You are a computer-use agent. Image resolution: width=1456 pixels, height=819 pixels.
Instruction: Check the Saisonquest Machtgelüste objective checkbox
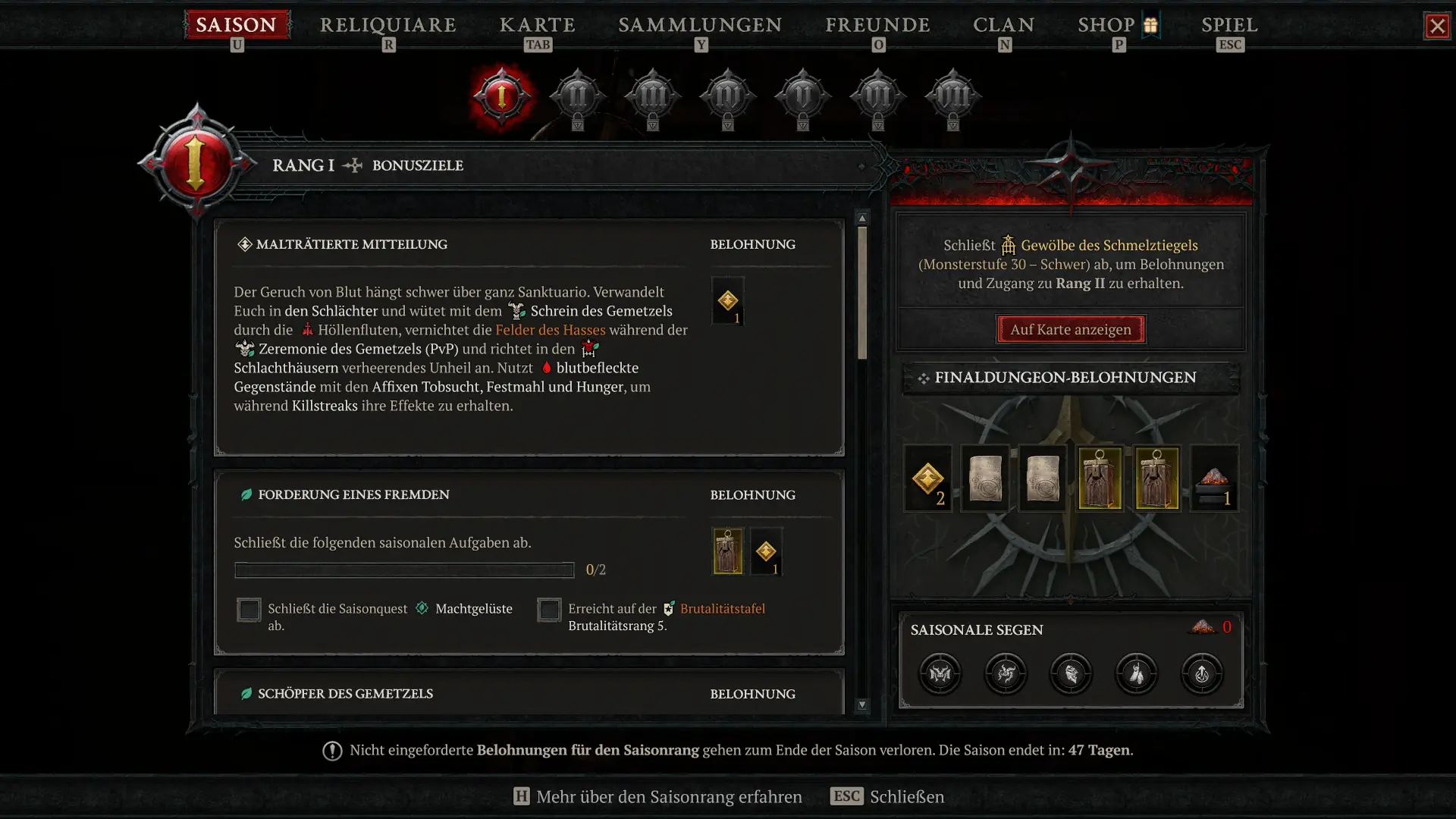[x=249, y=610]
